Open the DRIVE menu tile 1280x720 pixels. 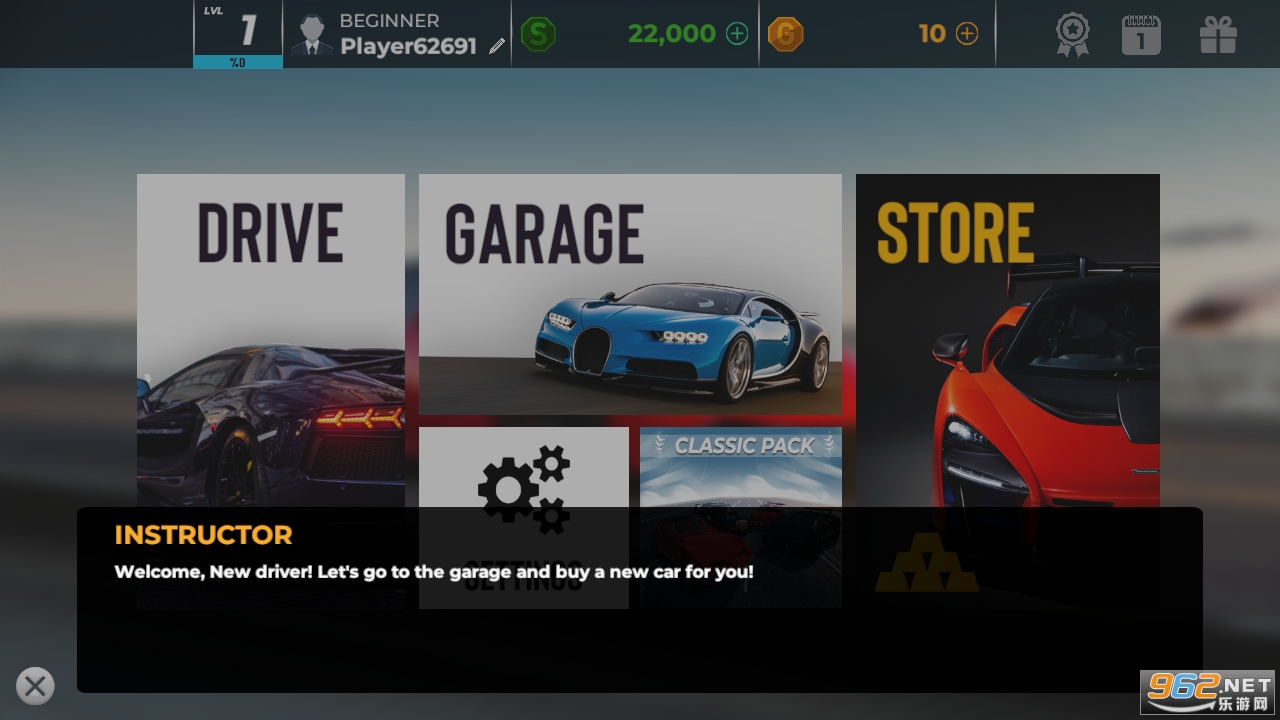270,340
